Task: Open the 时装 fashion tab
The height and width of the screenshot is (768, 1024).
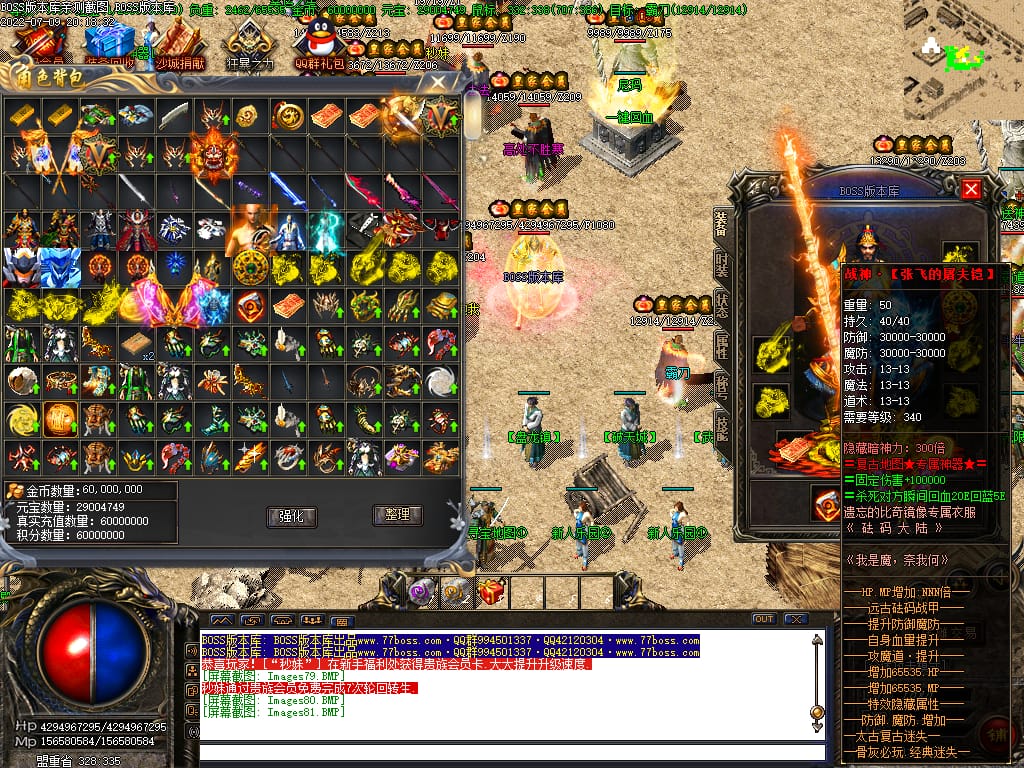Action: [721, 266]
